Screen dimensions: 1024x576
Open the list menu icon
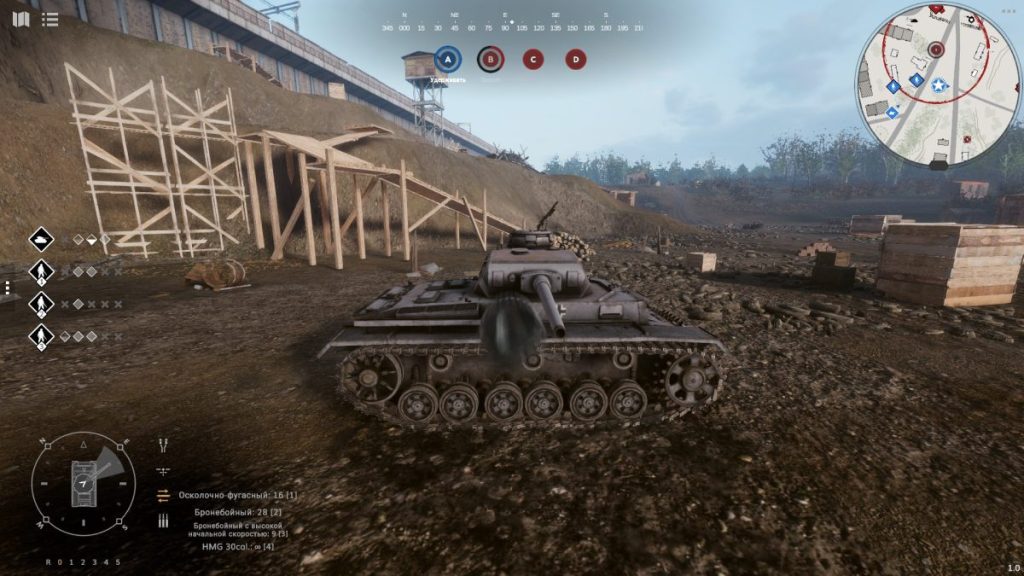click(50, 19)
